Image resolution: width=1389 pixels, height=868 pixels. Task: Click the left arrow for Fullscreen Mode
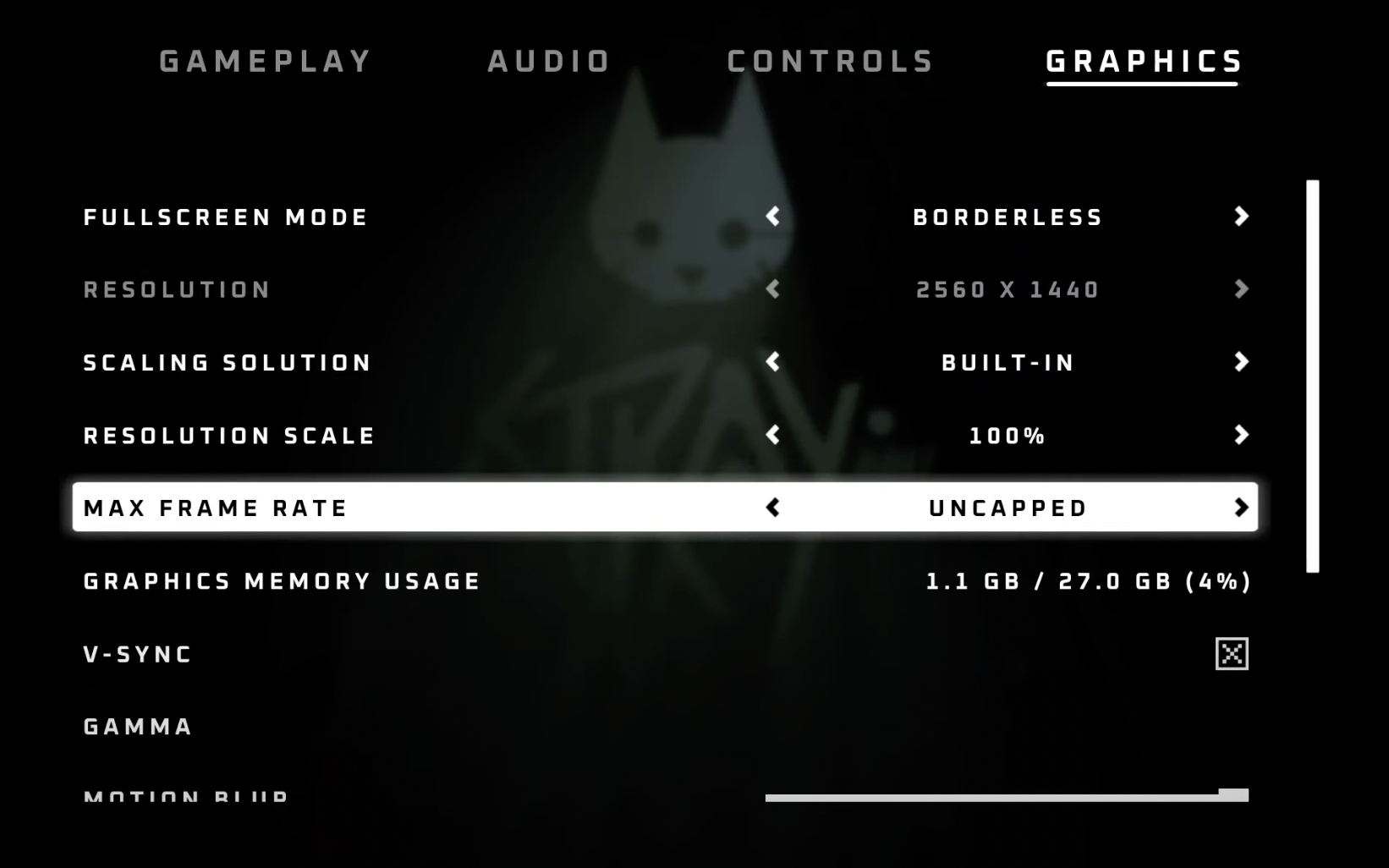click(772, 217)
